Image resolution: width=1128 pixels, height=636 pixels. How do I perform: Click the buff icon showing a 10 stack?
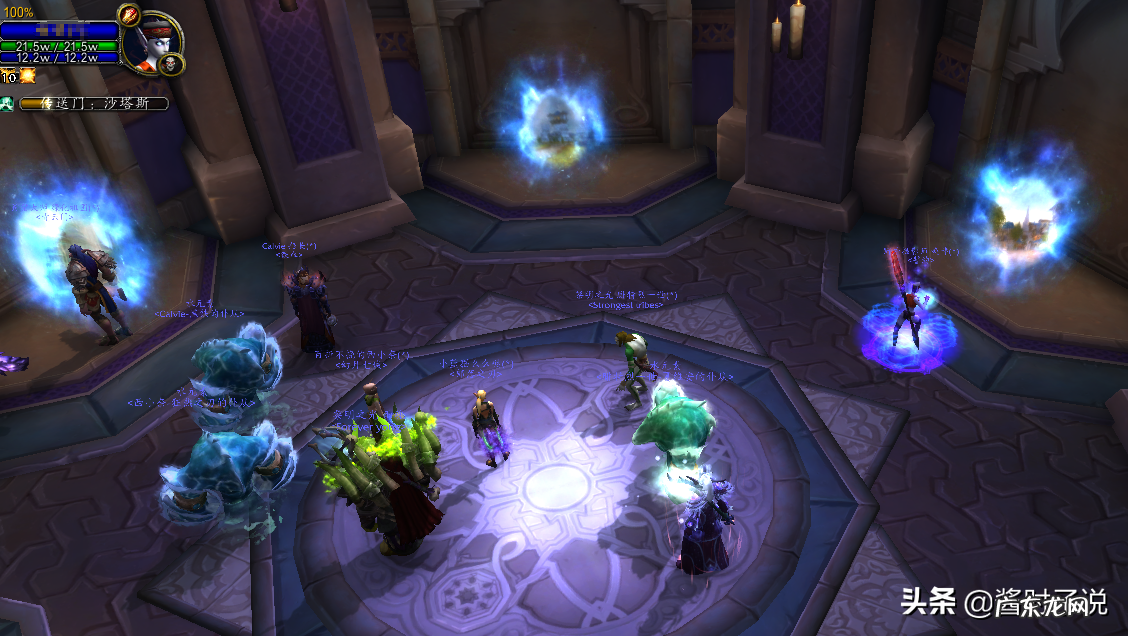click(x=9, y=76)
